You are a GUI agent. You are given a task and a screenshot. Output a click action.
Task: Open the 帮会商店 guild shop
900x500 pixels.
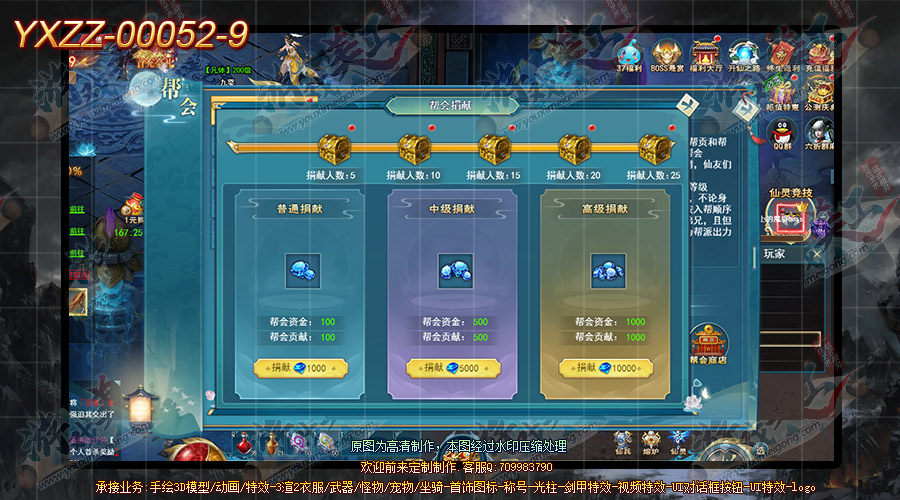708,343
